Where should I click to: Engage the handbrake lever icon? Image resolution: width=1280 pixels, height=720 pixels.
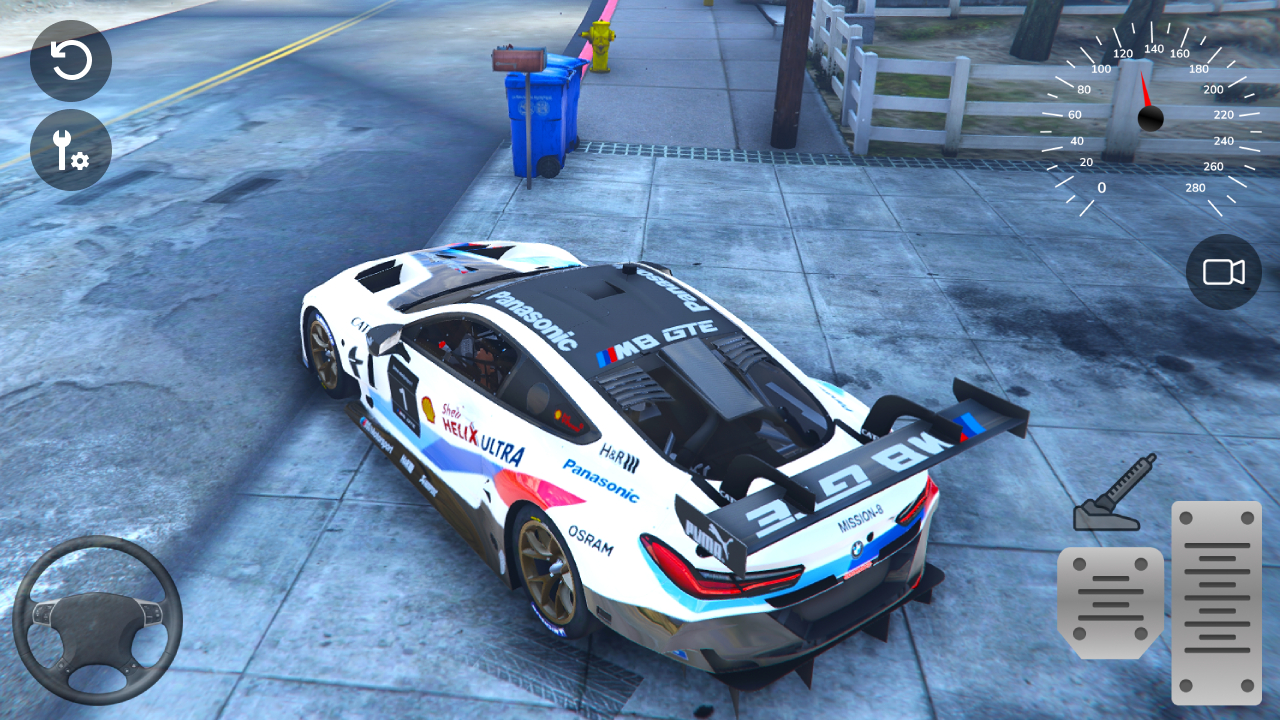tap(1114, 493)
